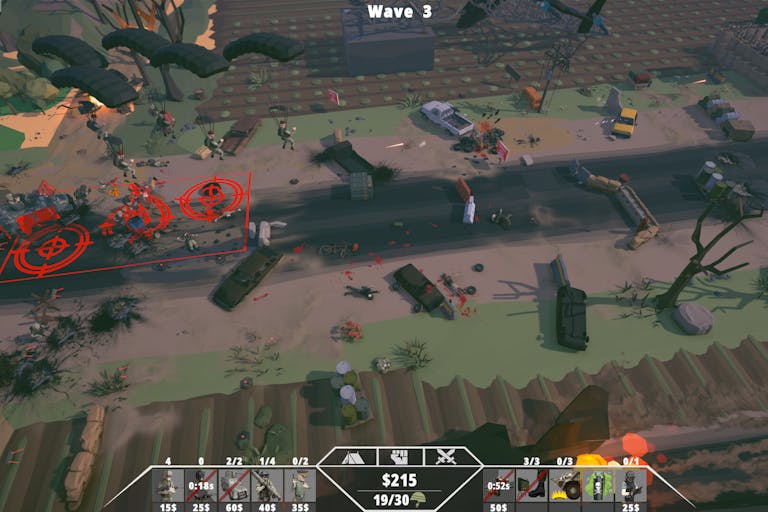Activate the tire trap item
The width and height of the screenshot is (768, 512).
pos(565,485)
